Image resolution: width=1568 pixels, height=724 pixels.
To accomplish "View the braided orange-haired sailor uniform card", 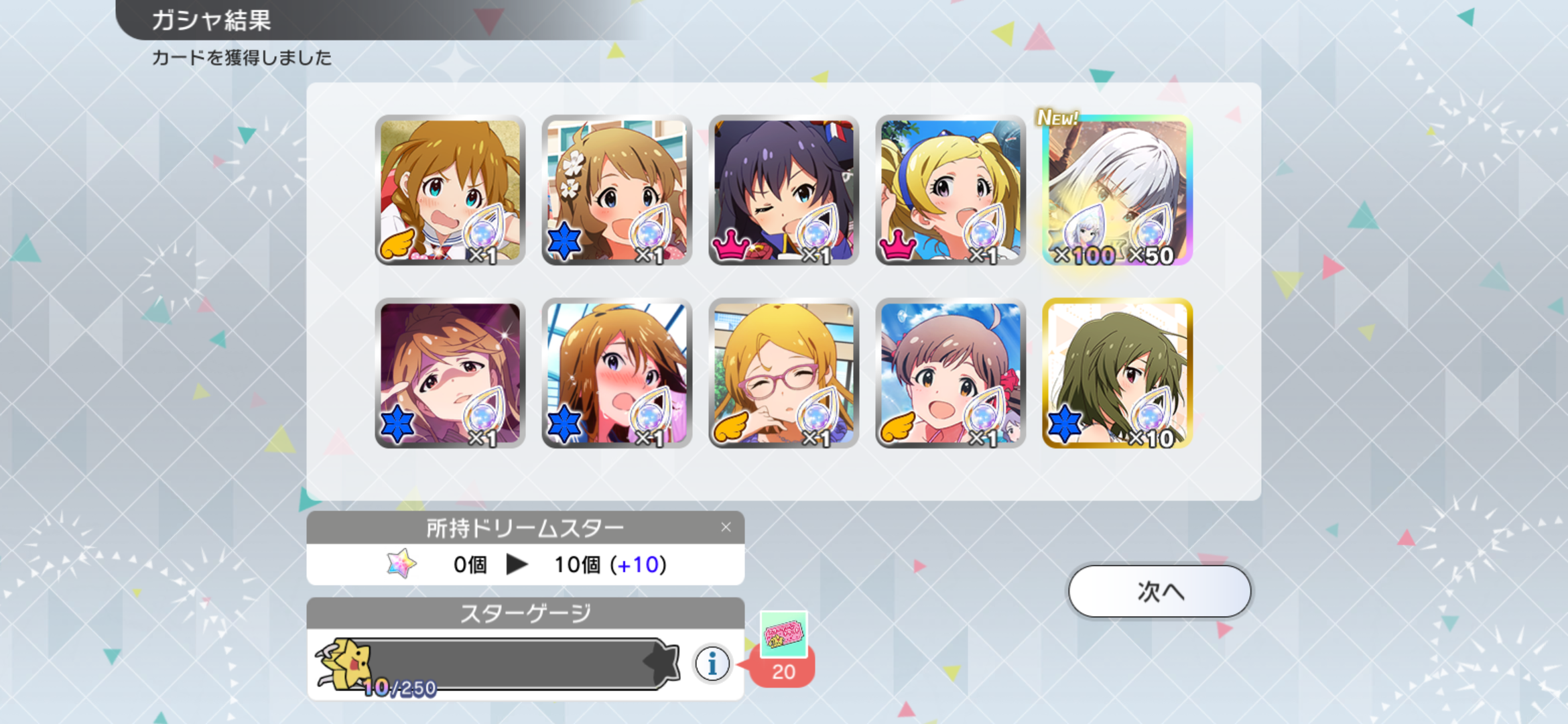I will pos(450,190).
